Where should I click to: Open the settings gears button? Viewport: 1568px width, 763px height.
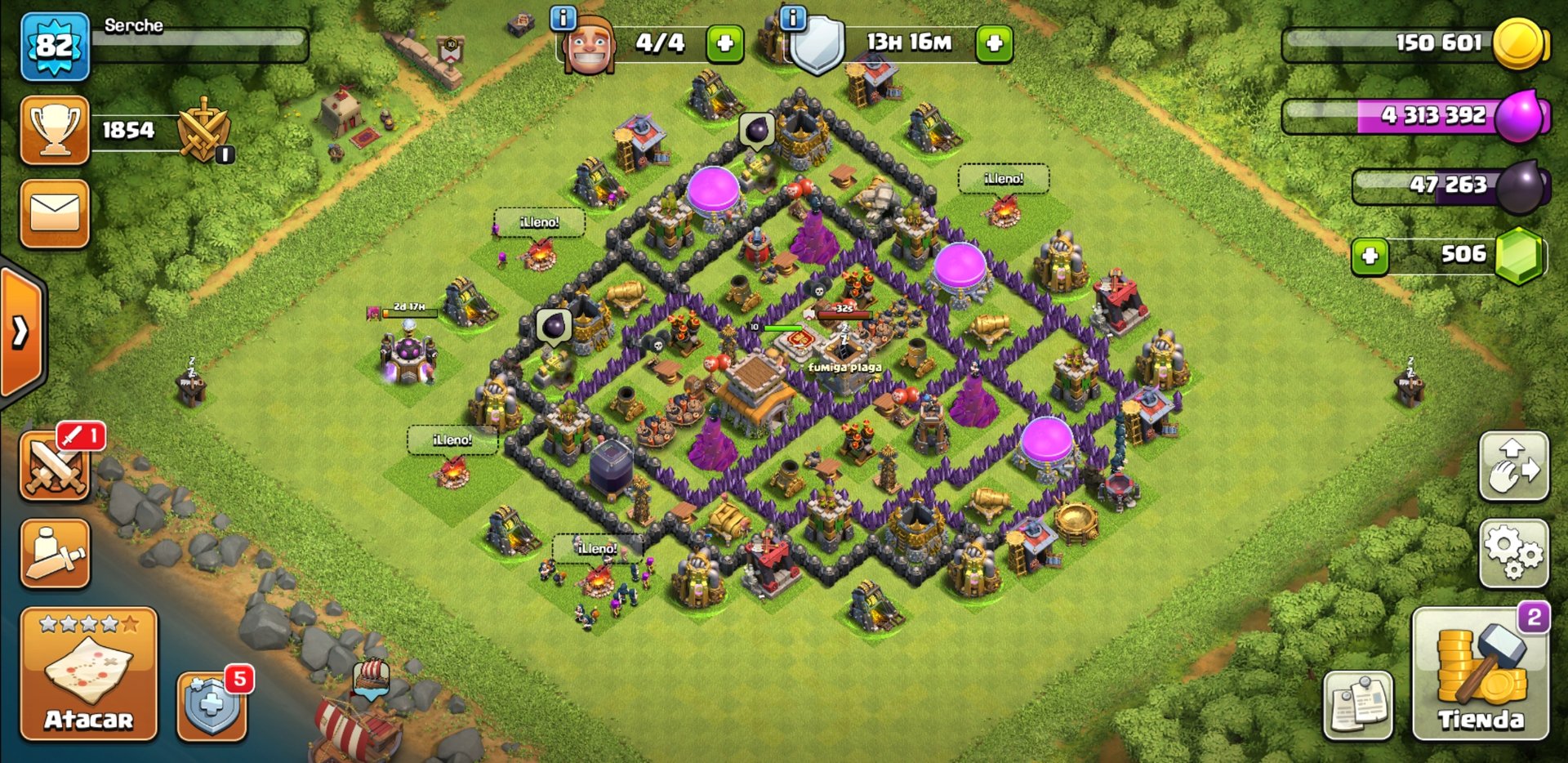click(x=1513, y=553)
